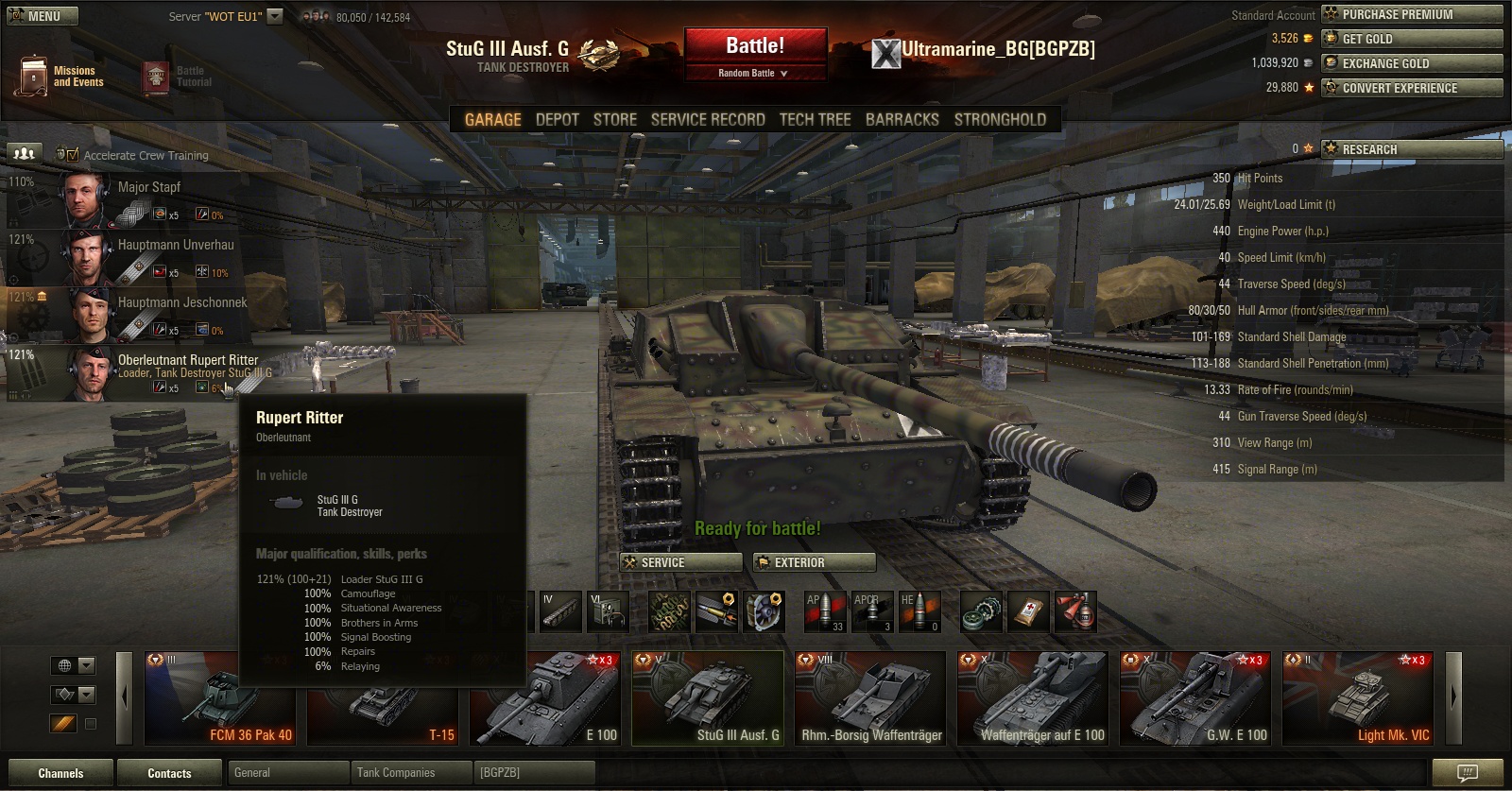
Task: Start the battle with the Battle! button
Action: click(x=754, y=46)
